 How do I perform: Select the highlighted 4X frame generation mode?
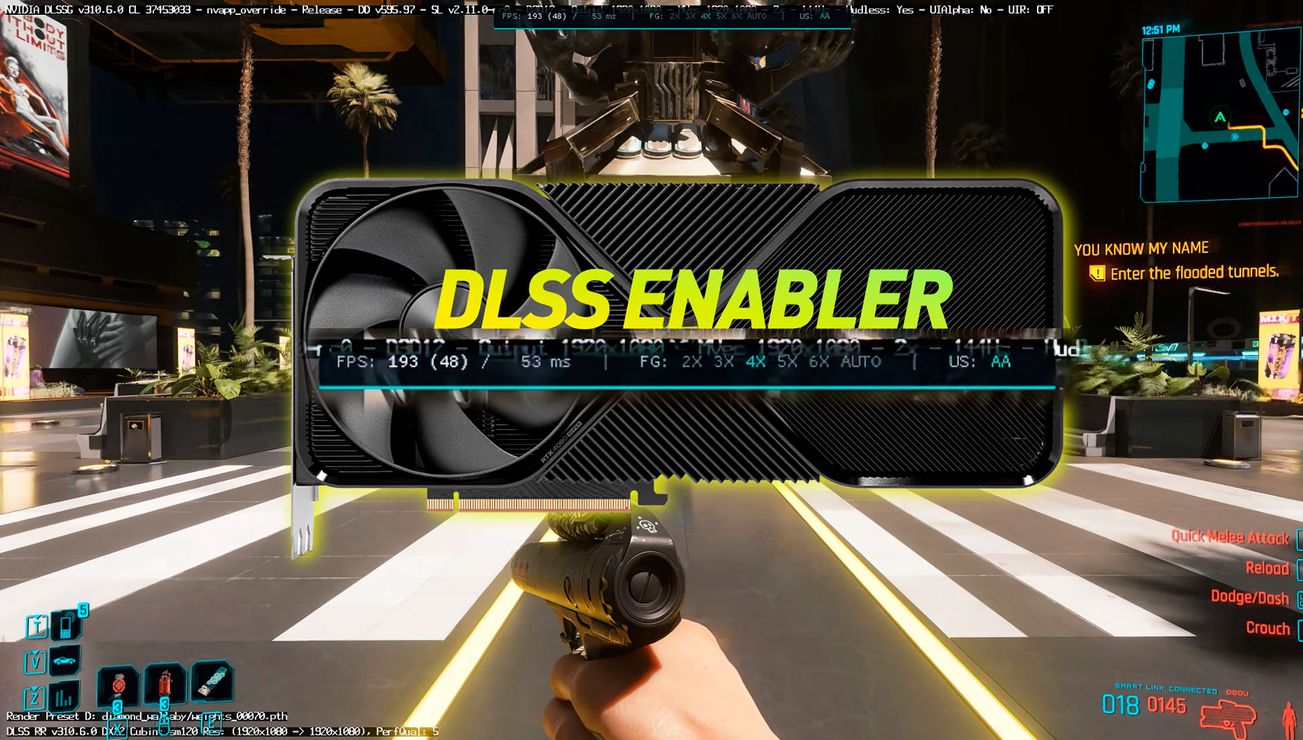click(755, 361)
